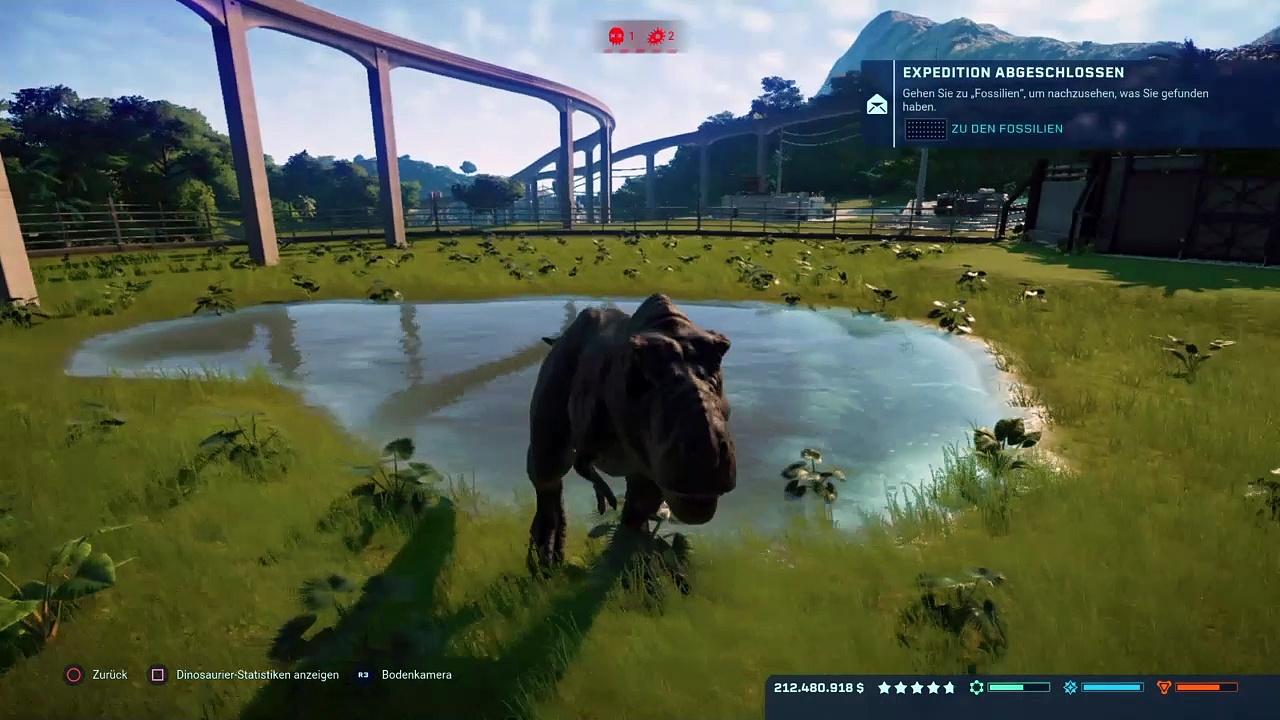
Task: Click the blue snowflake-star division icon
Action: pos(1070,688)
